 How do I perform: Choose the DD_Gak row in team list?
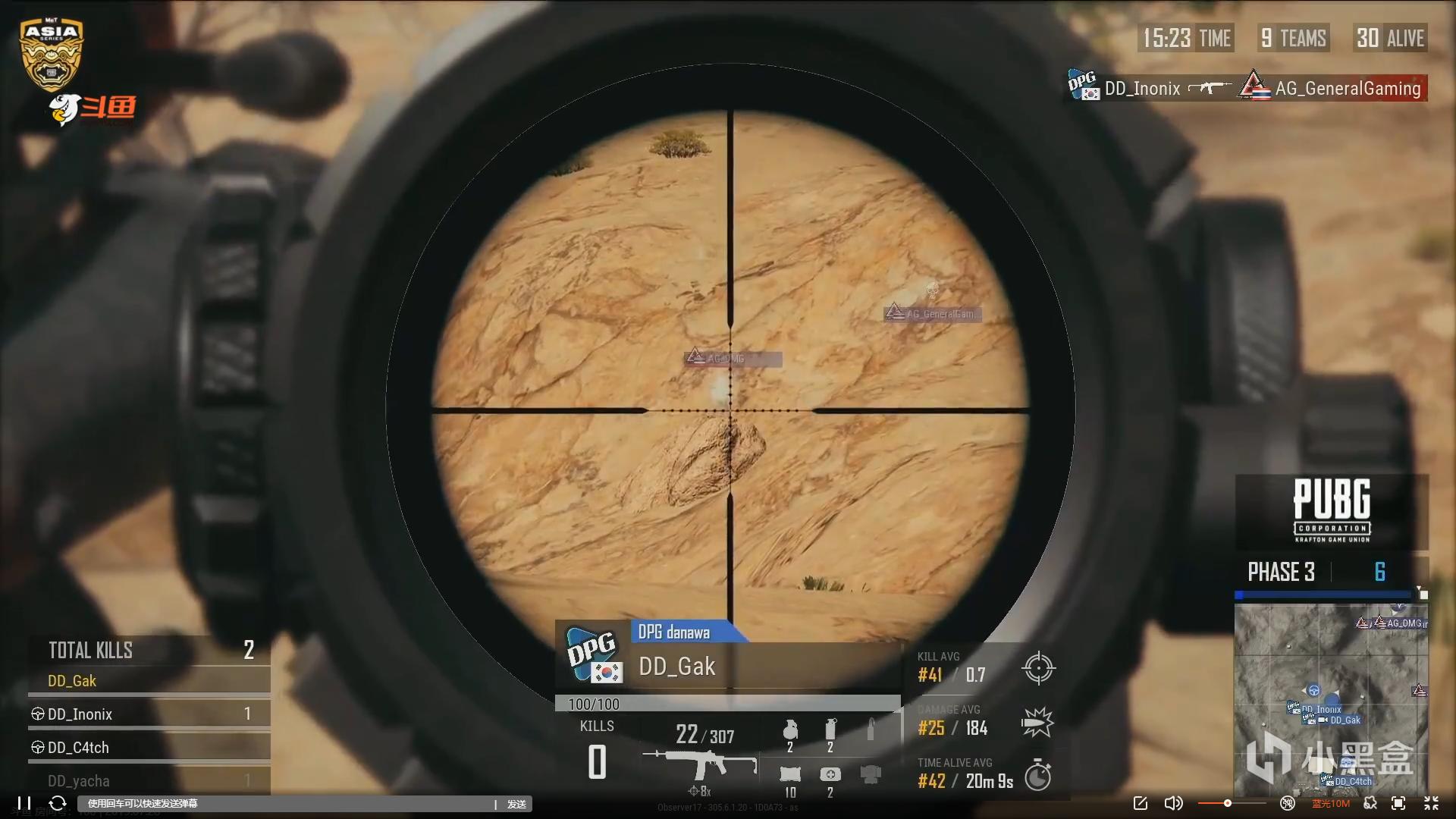pos(72,681)
